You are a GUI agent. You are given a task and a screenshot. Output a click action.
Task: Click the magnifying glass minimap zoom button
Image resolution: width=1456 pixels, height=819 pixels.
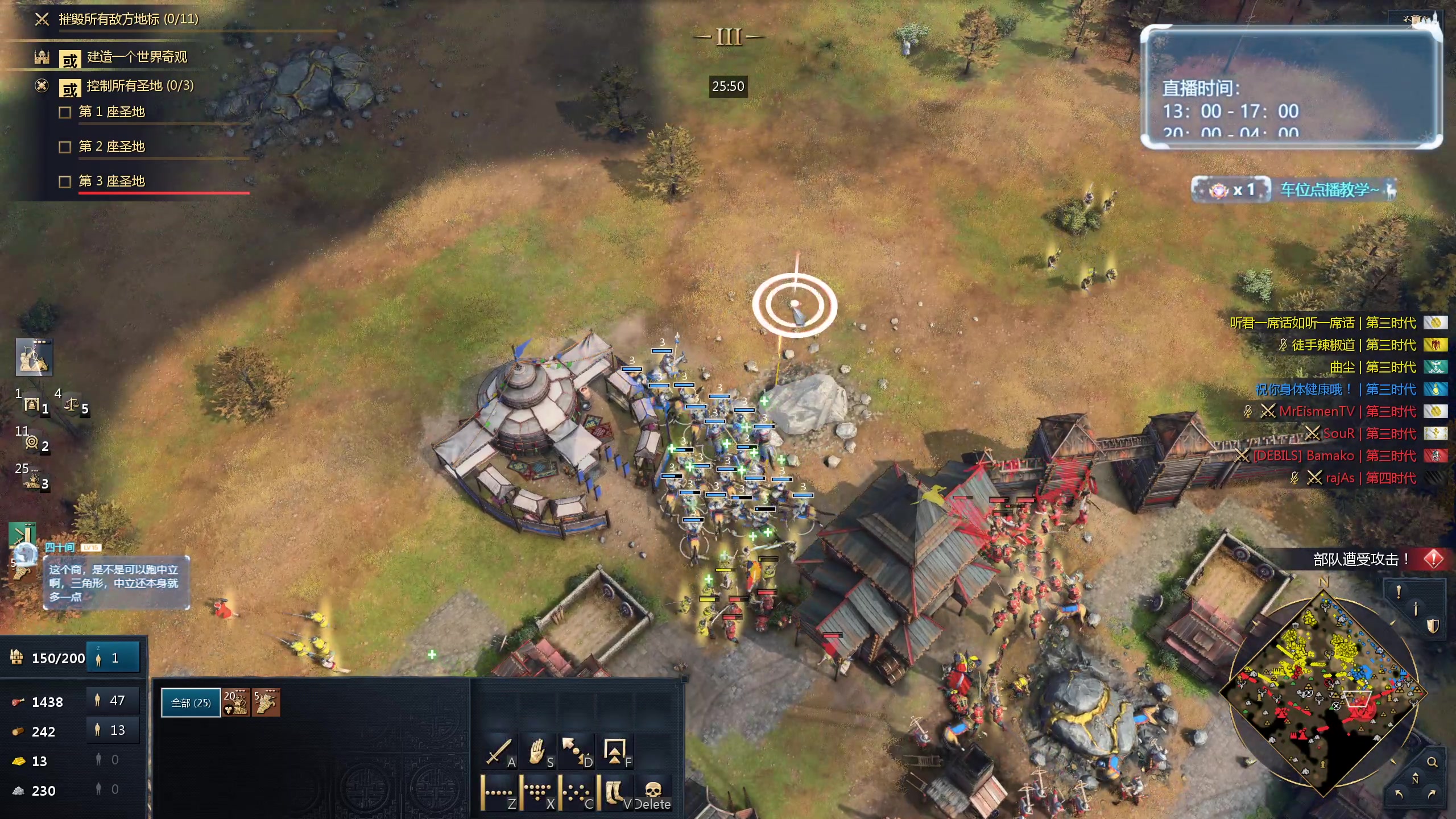coord(1432,762)
